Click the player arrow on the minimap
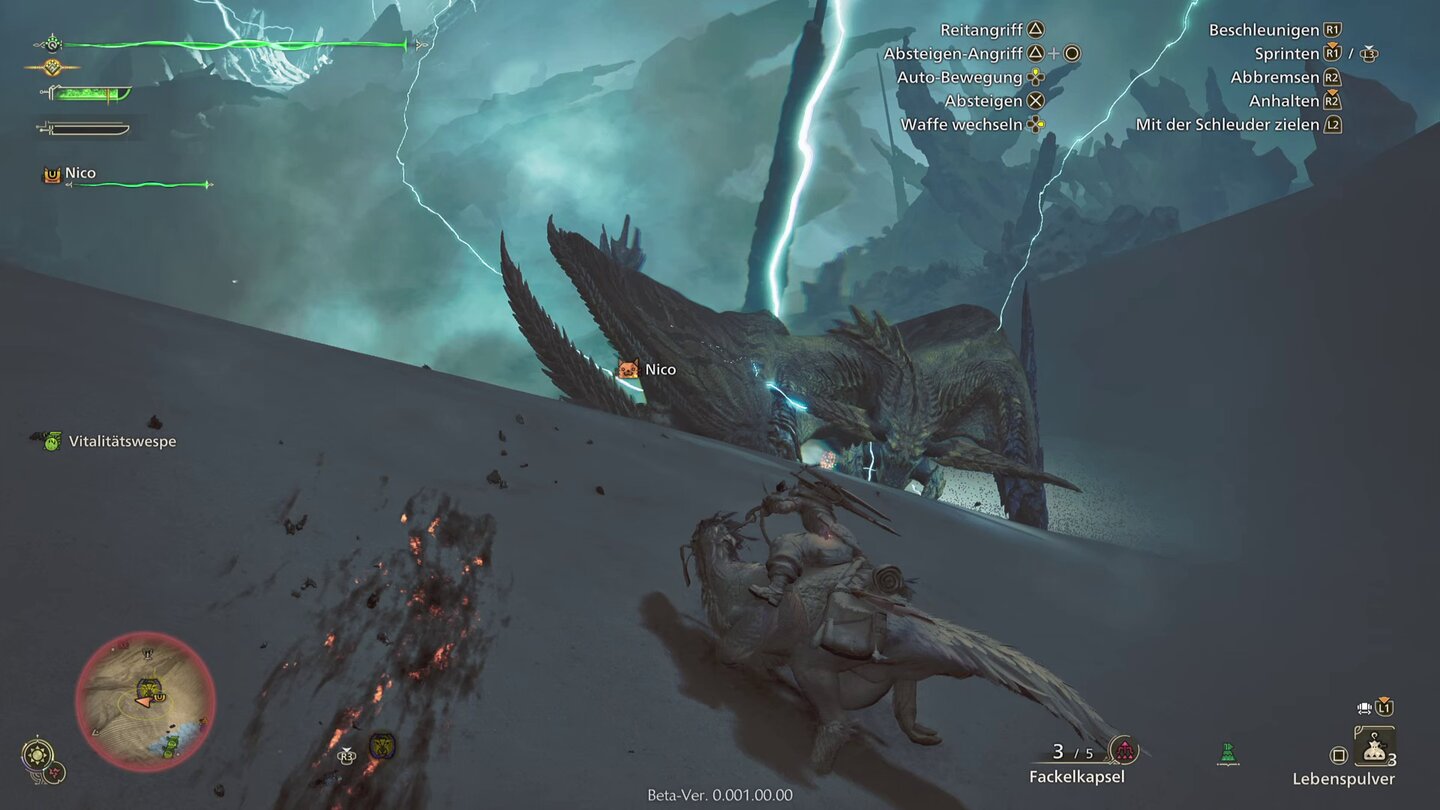 143,702
